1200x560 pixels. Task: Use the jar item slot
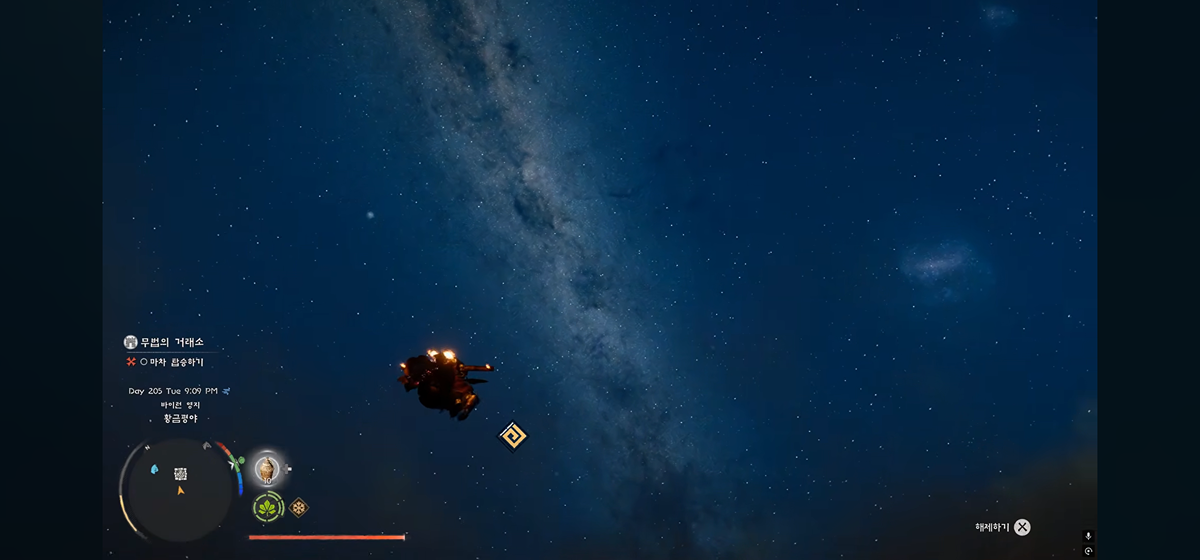coord(266,467)
